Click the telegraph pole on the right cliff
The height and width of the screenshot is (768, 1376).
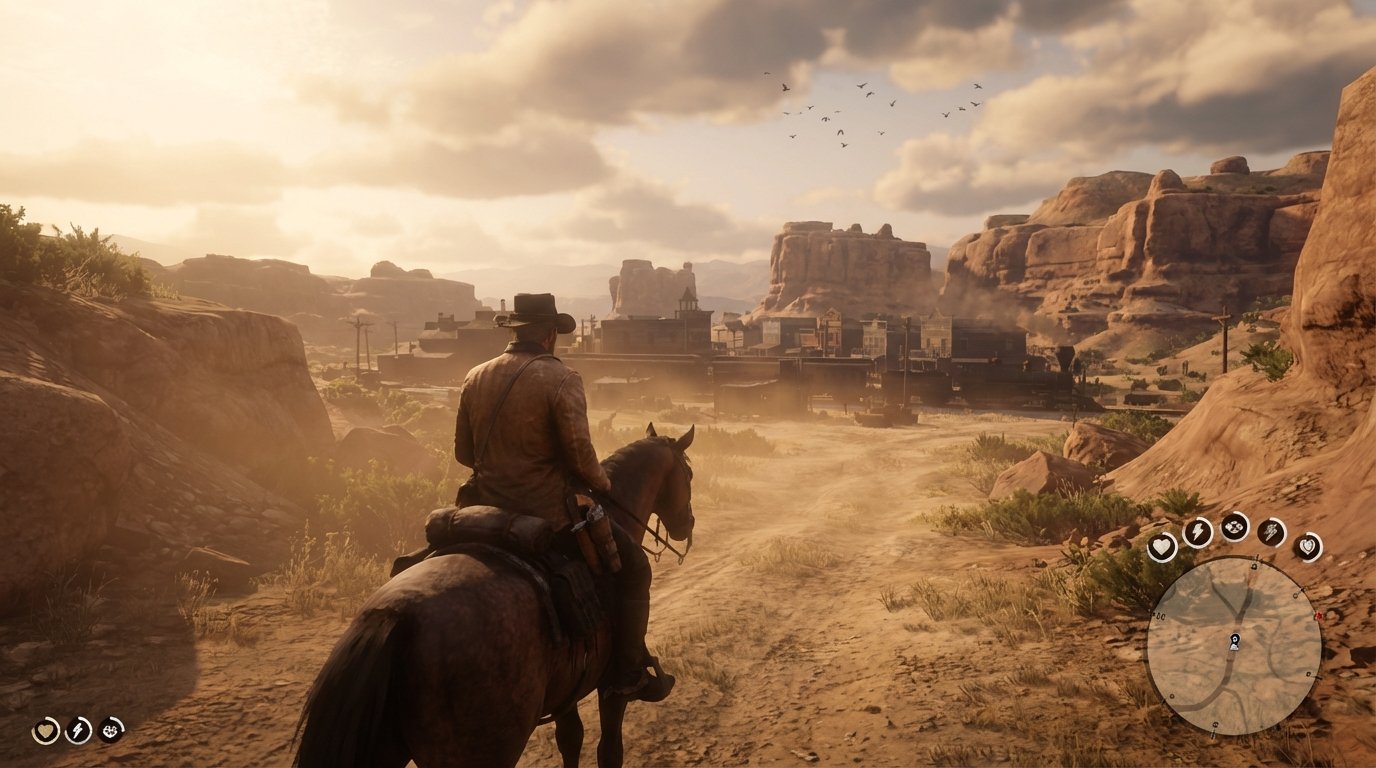click(1224, 330)
